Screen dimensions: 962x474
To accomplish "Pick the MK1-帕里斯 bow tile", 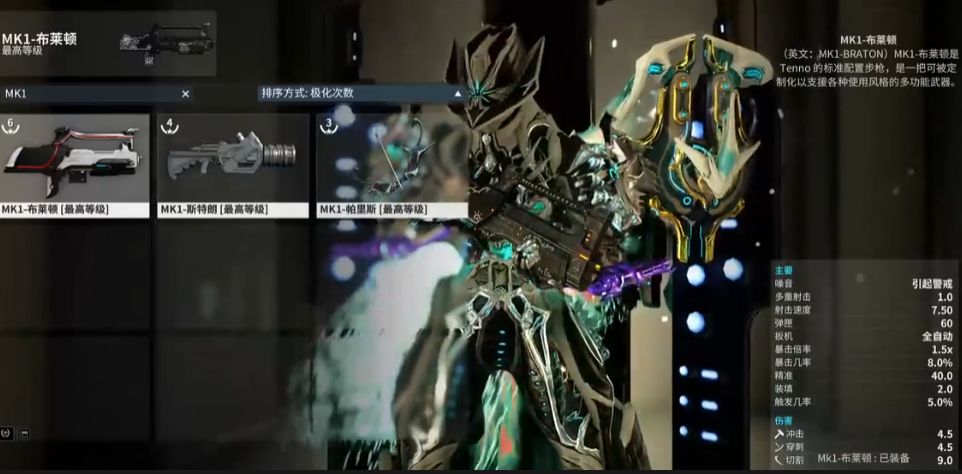I will pos(390,165).
